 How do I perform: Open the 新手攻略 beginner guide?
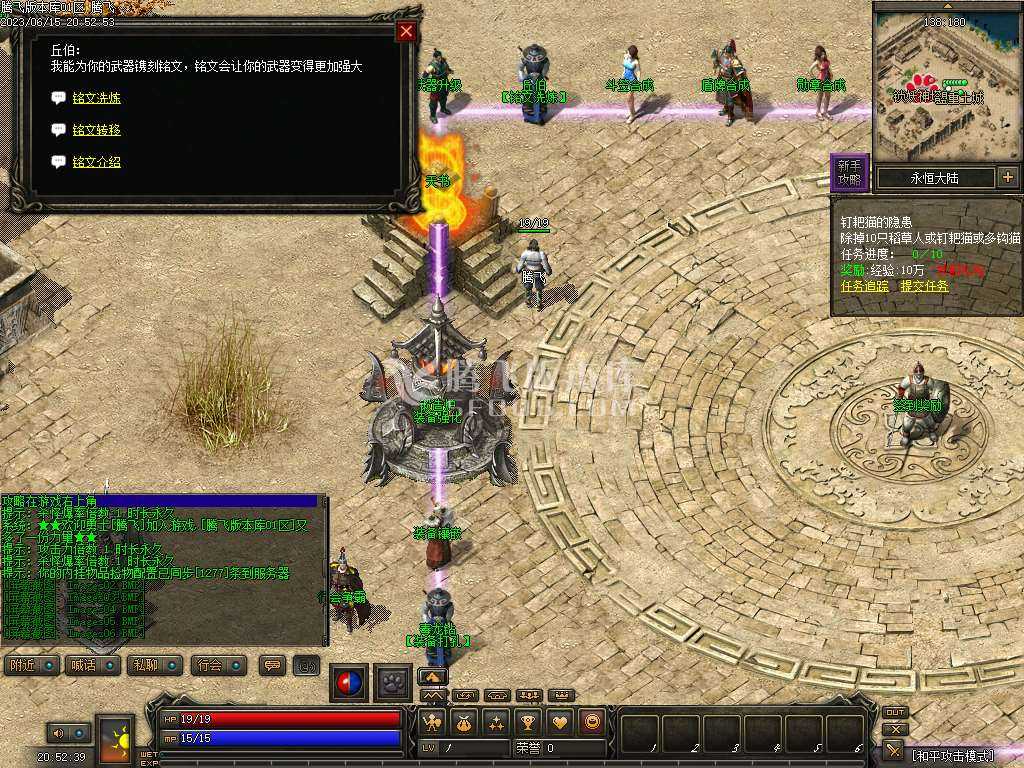click(x=849, y=173)
